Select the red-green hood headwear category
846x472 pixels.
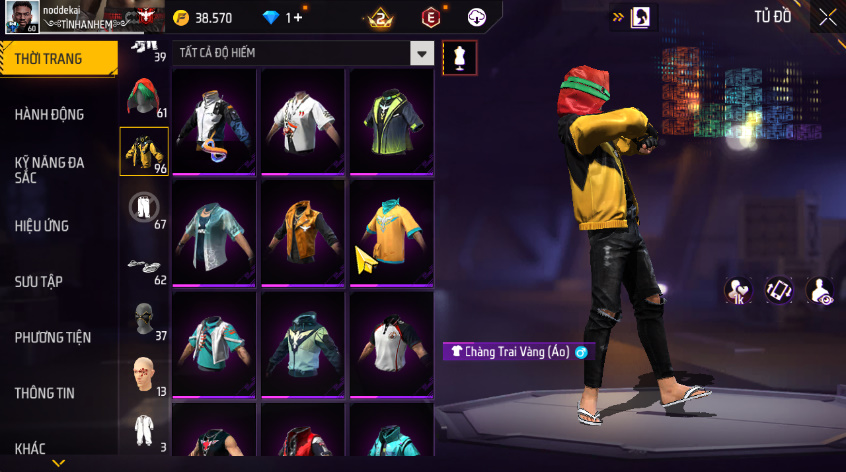pos(143,98)
